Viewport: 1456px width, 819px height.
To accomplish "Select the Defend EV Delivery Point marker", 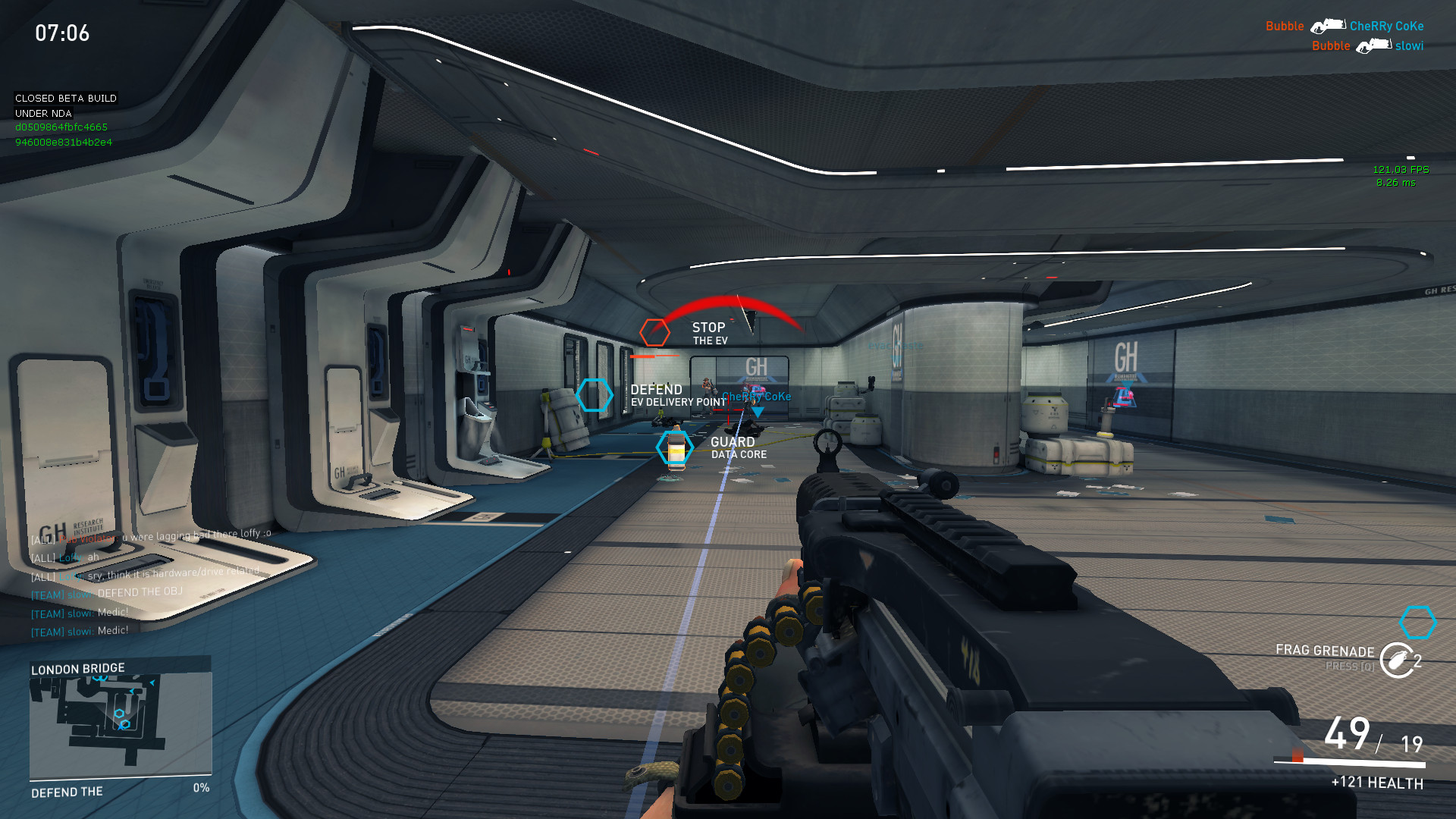I will click(x=594, y=395).
